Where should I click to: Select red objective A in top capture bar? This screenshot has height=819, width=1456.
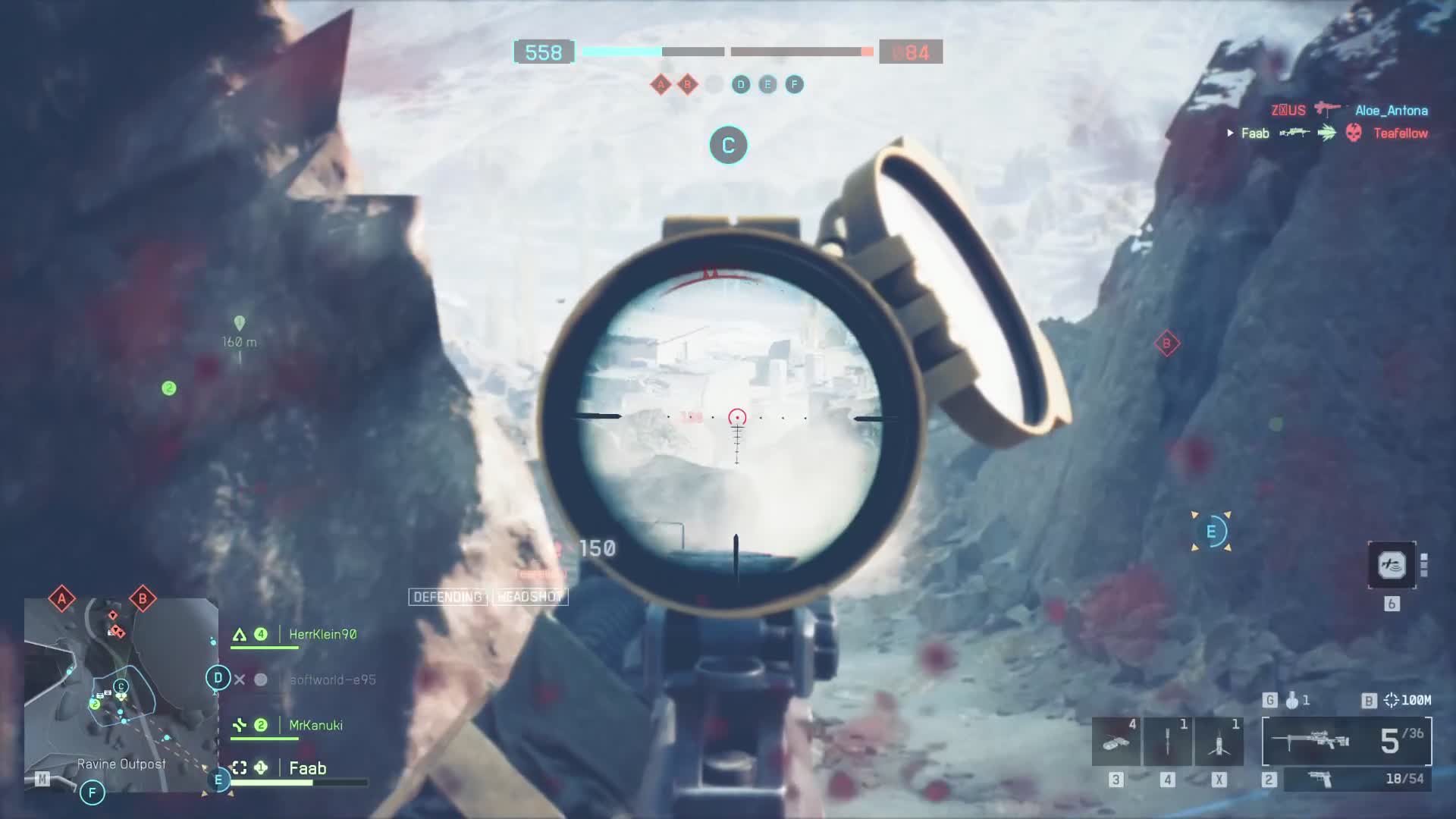tap(661, 84)
